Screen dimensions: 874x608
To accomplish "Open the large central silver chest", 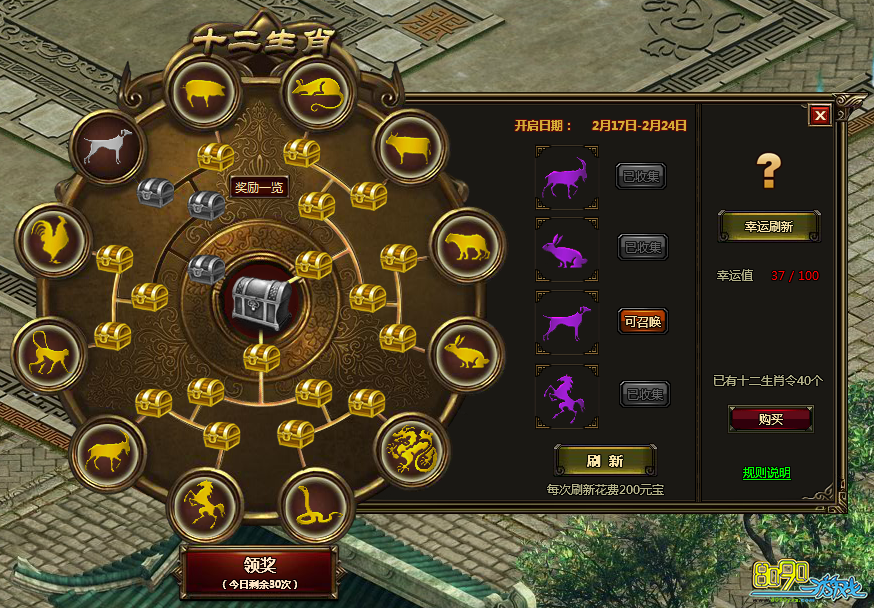I will point(259,298).
